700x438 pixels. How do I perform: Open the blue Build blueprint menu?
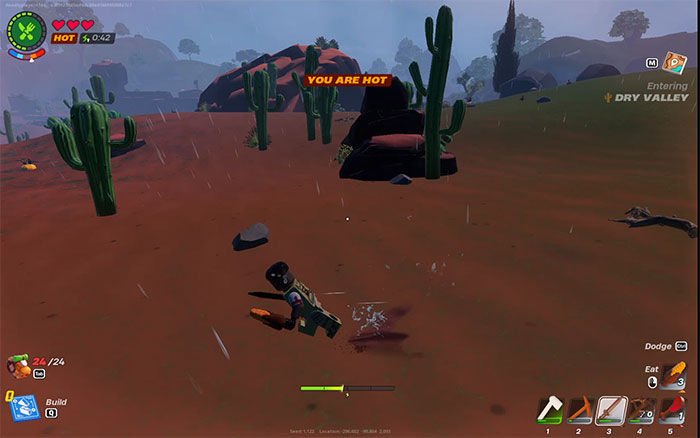(24, 405)
